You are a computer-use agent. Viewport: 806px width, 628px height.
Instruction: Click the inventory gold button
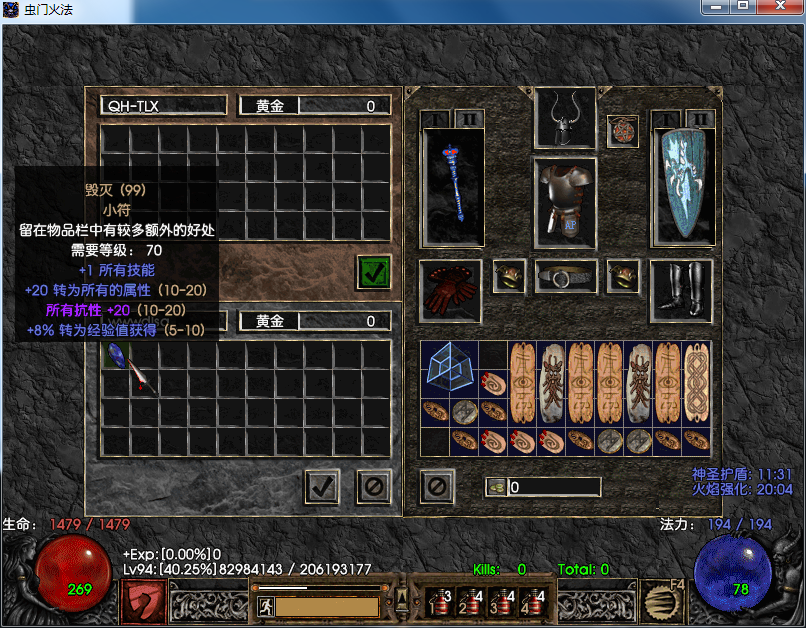498,487
